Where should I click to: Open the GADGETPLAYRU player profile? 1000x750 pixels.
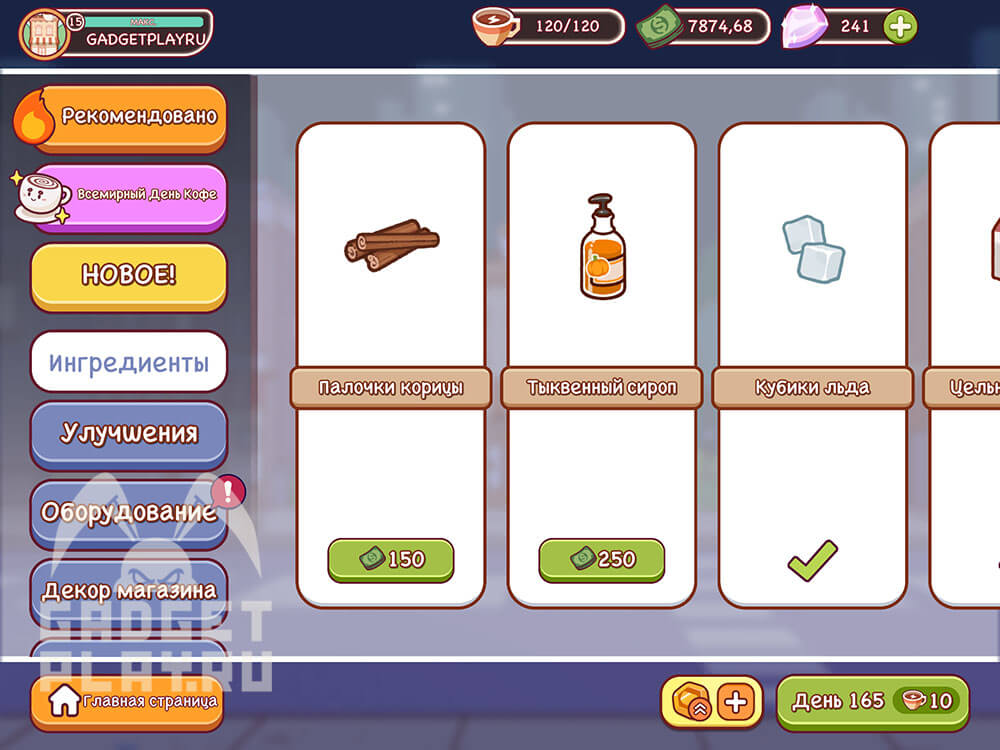click(115, 33)
